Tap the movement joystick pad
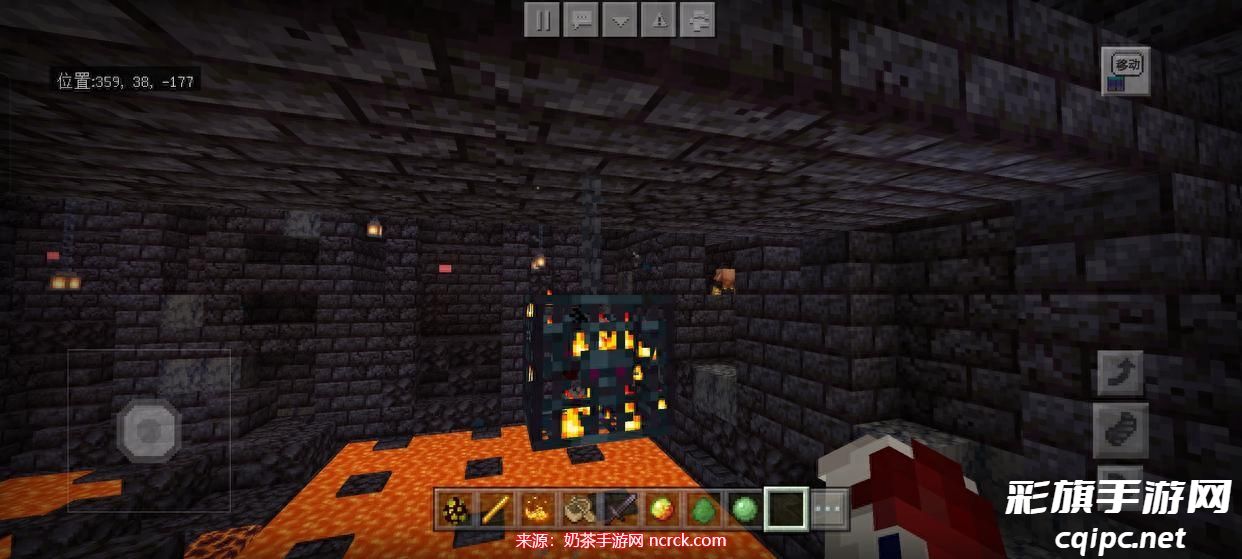1242x559 pixels. coord(149,431)
